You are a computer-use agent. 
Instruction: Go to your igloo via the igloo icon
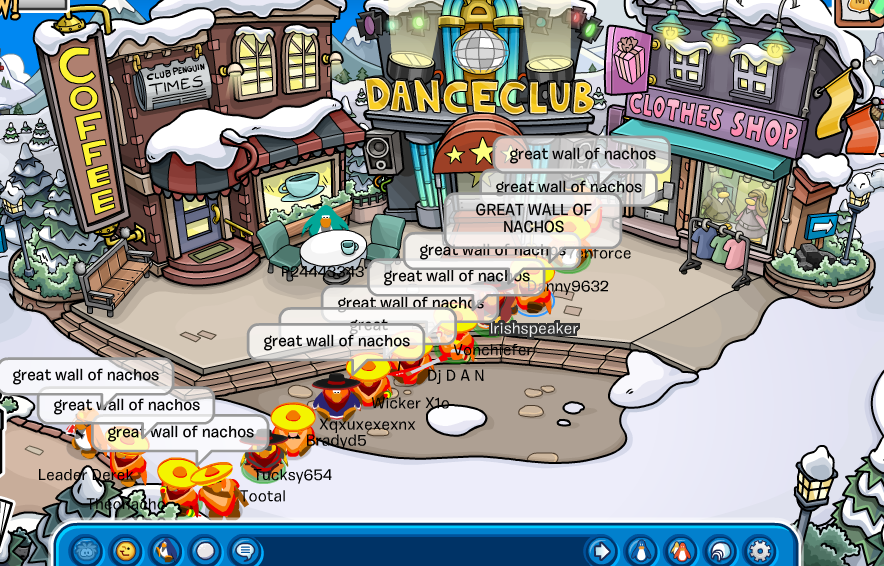[720, 550]
